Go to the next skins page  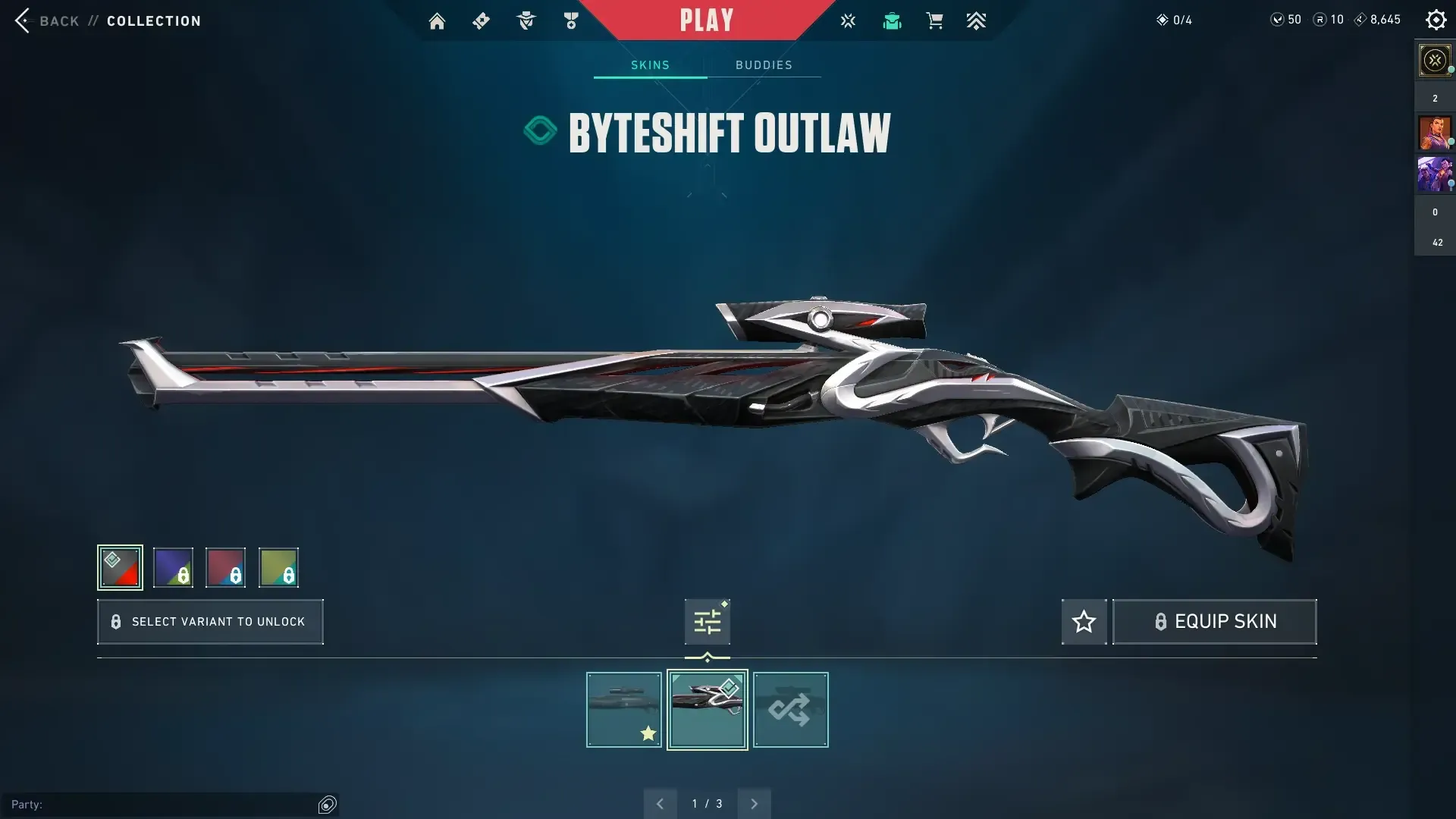(x=754, y=804)
